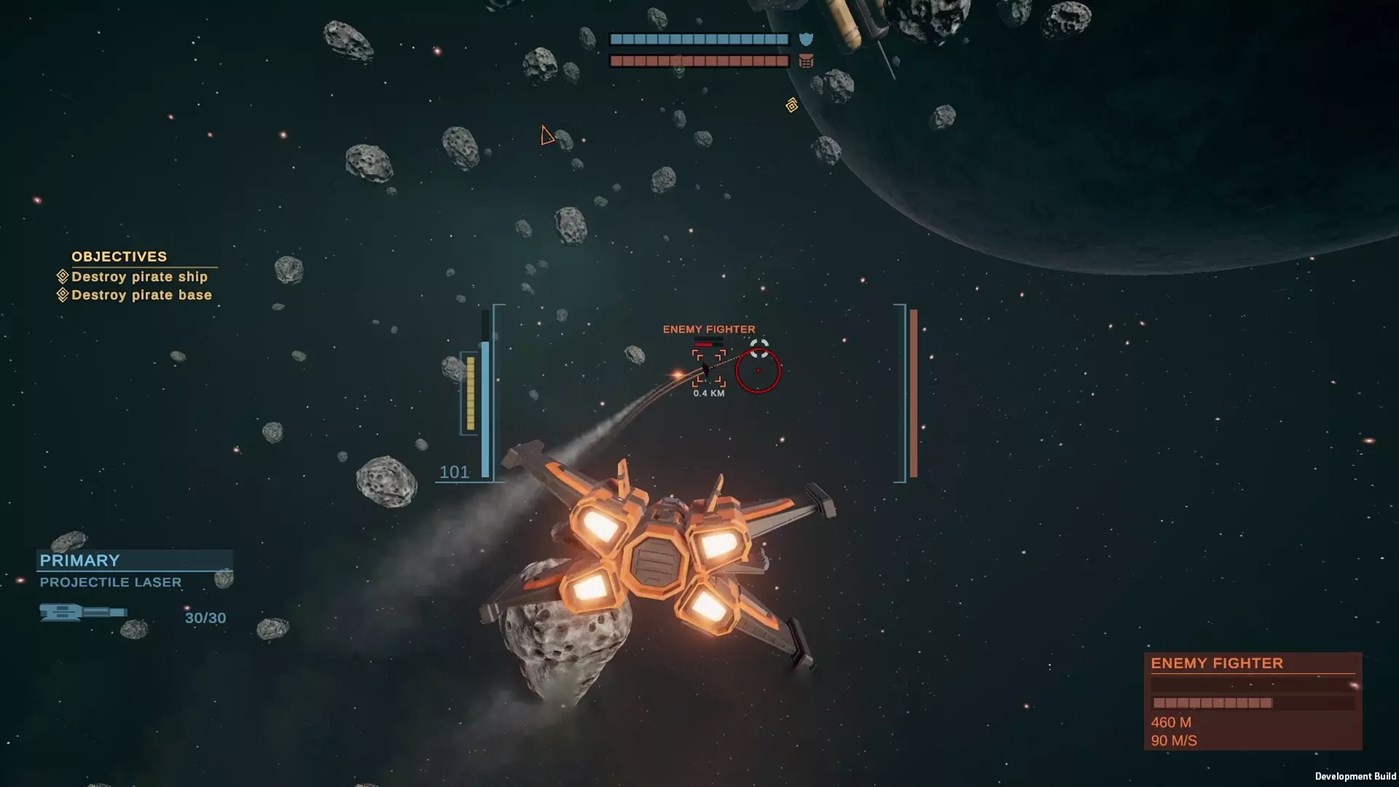Image resolution: width=1399 pixels, height=787 pixels.
Task: Click the yellow objective waypoint diamond marker
Action: [791, 105]
